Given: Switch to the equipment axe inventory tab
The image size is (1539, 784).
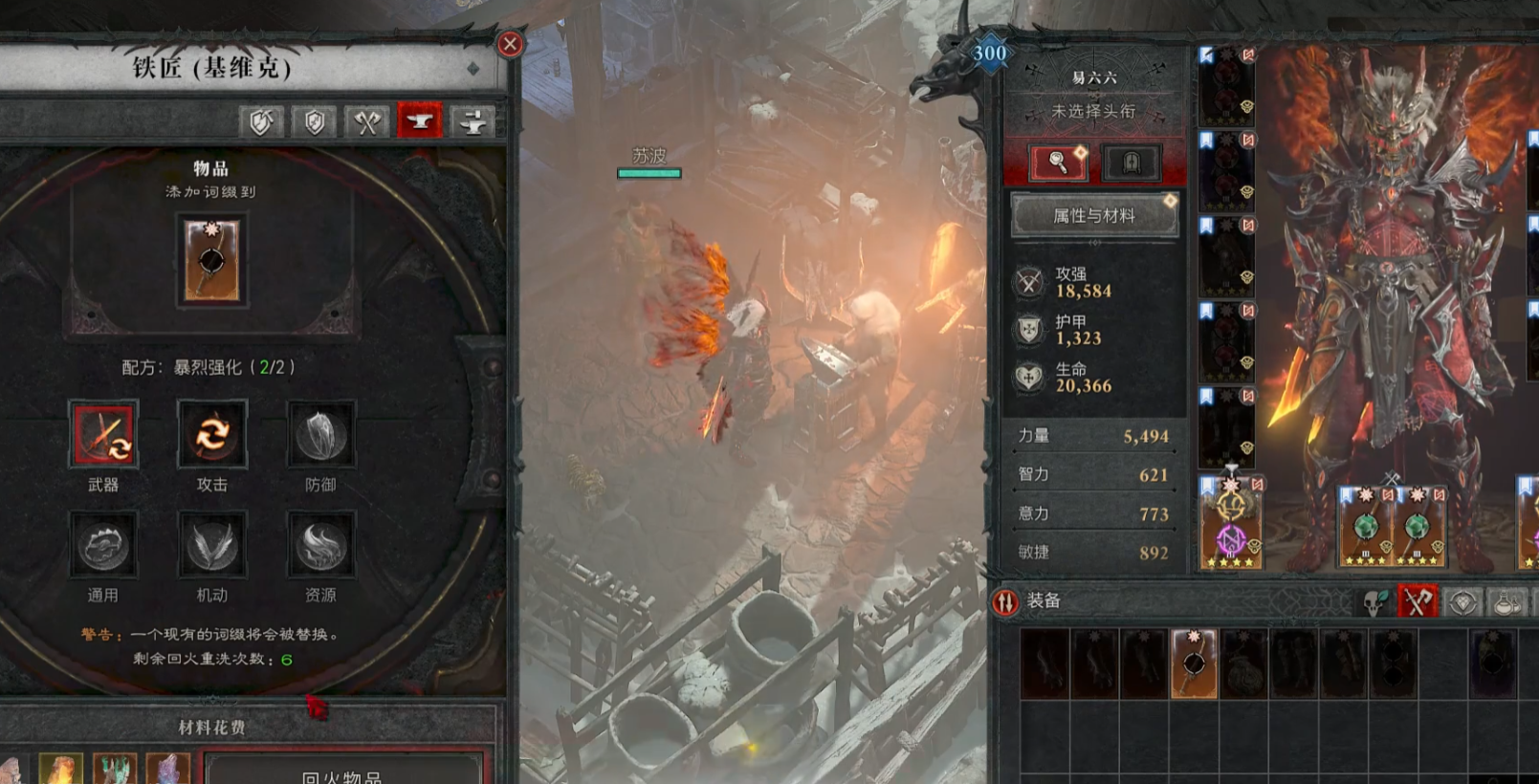Looking at the screenshot, I should coord(1418,601).
